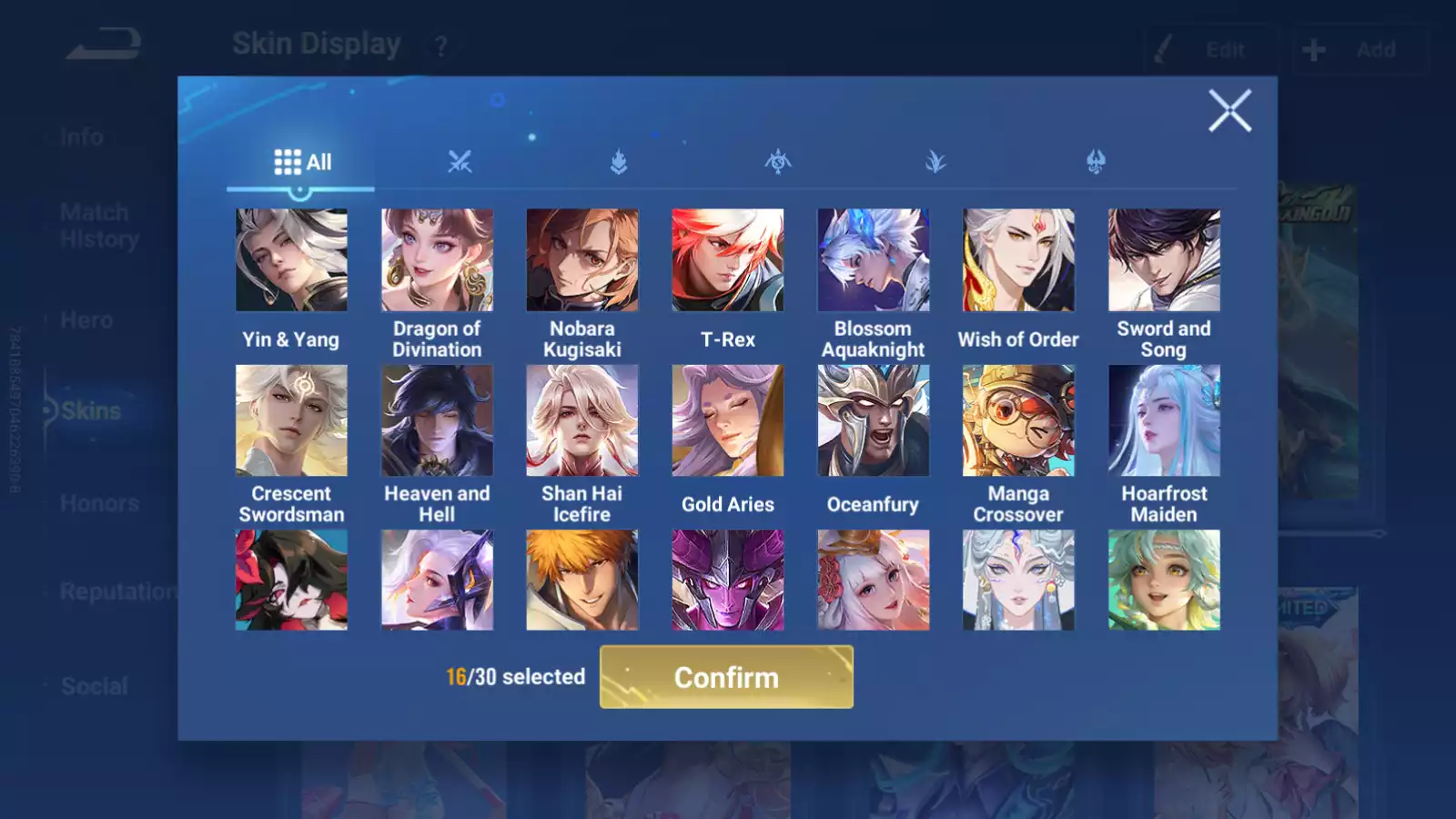Image resolution: width=1456 pixels, height=819 pixels.
Task: Pick the Nobara Kugisaki skin
Action: 582,260
